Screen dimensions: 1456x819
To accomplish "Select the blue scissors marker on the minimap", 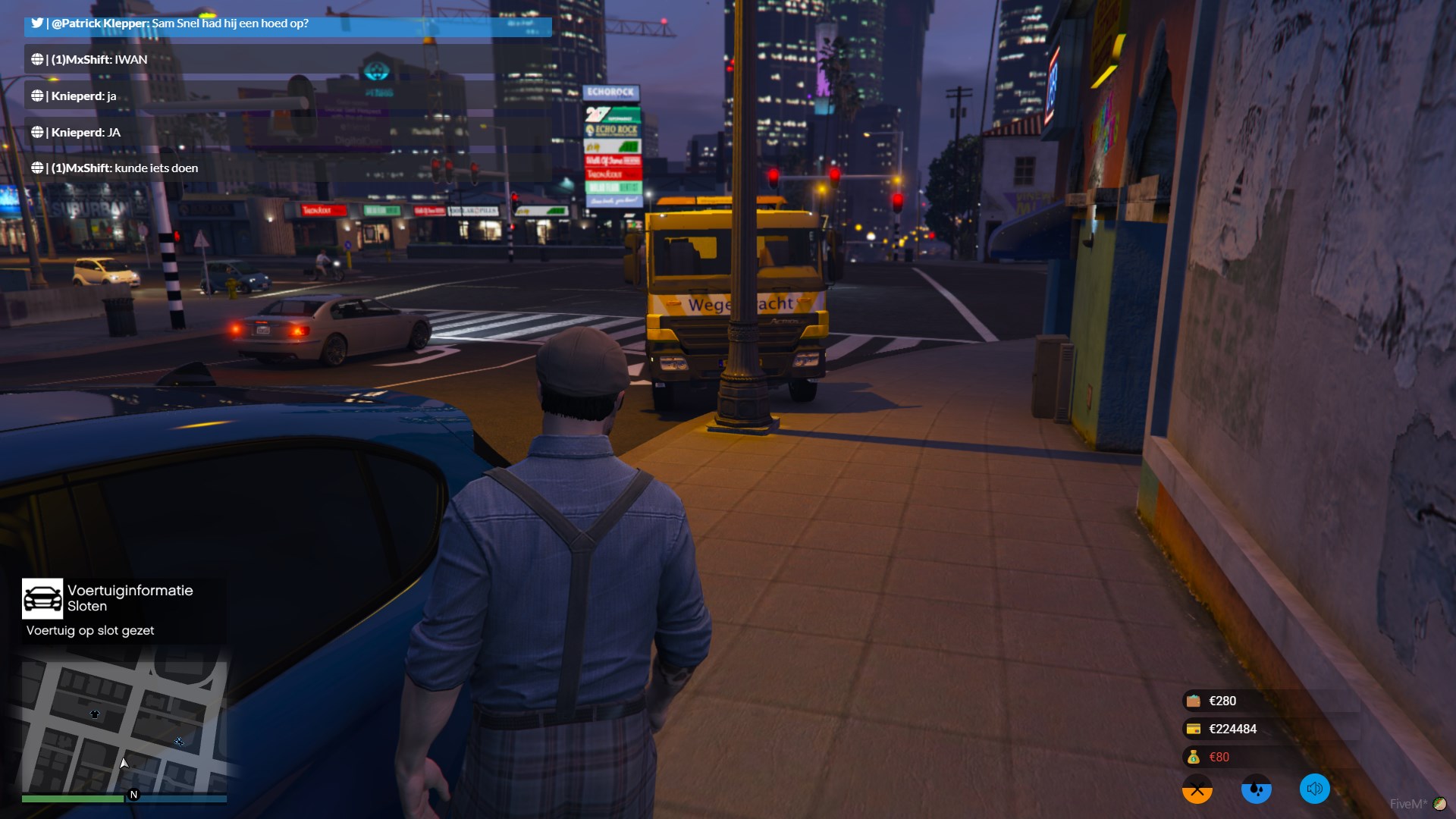I will tap(179, 741).
